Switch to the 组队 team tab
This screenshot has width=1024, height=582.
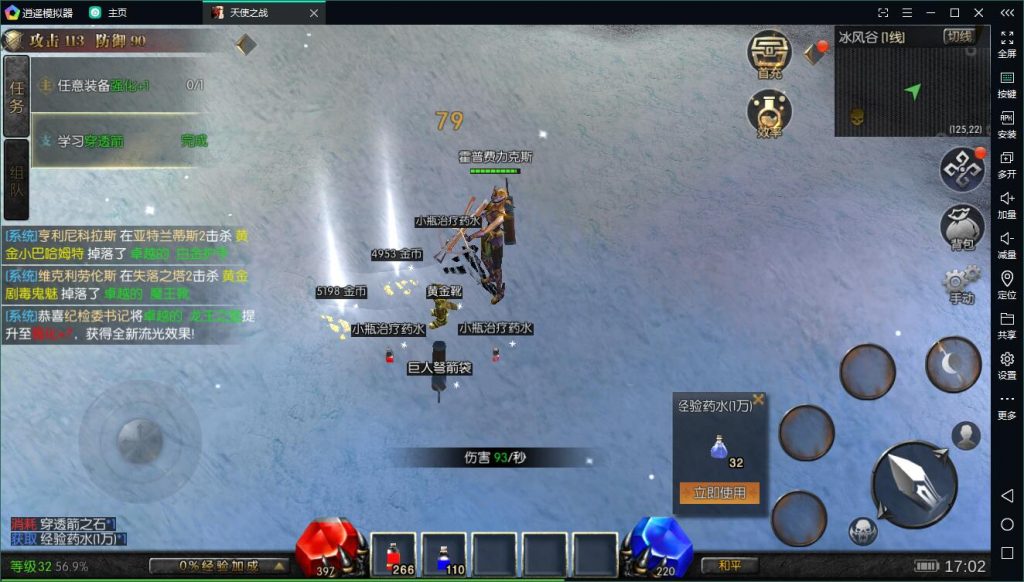[16, 178]
